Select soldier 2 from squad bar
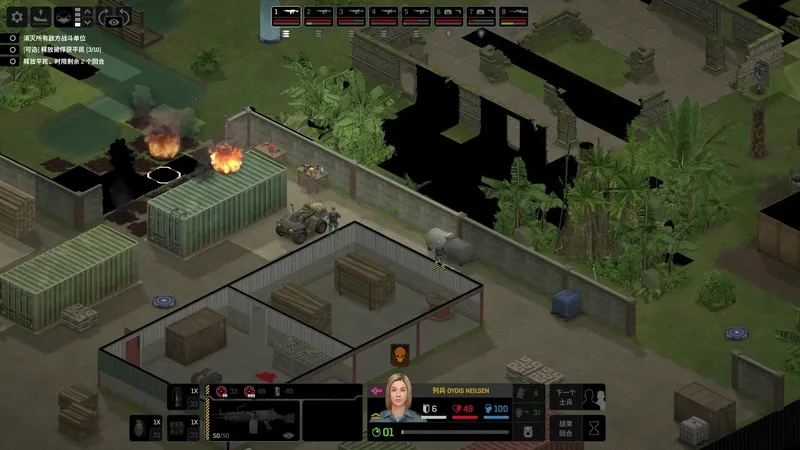This screenshot has height=450, width=800. point(319,15)
